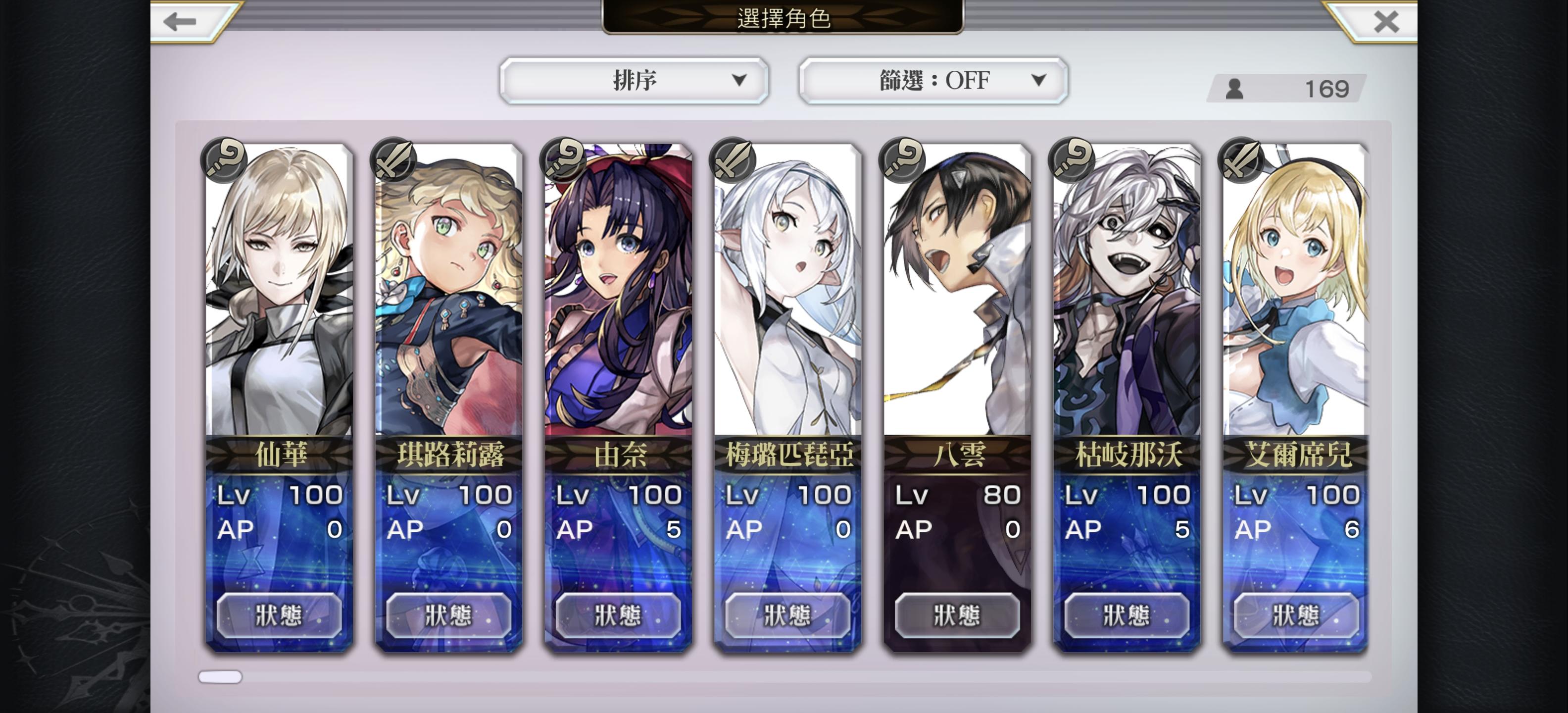
Task: Select 由奈's character portrait
Action: (617, 292)
